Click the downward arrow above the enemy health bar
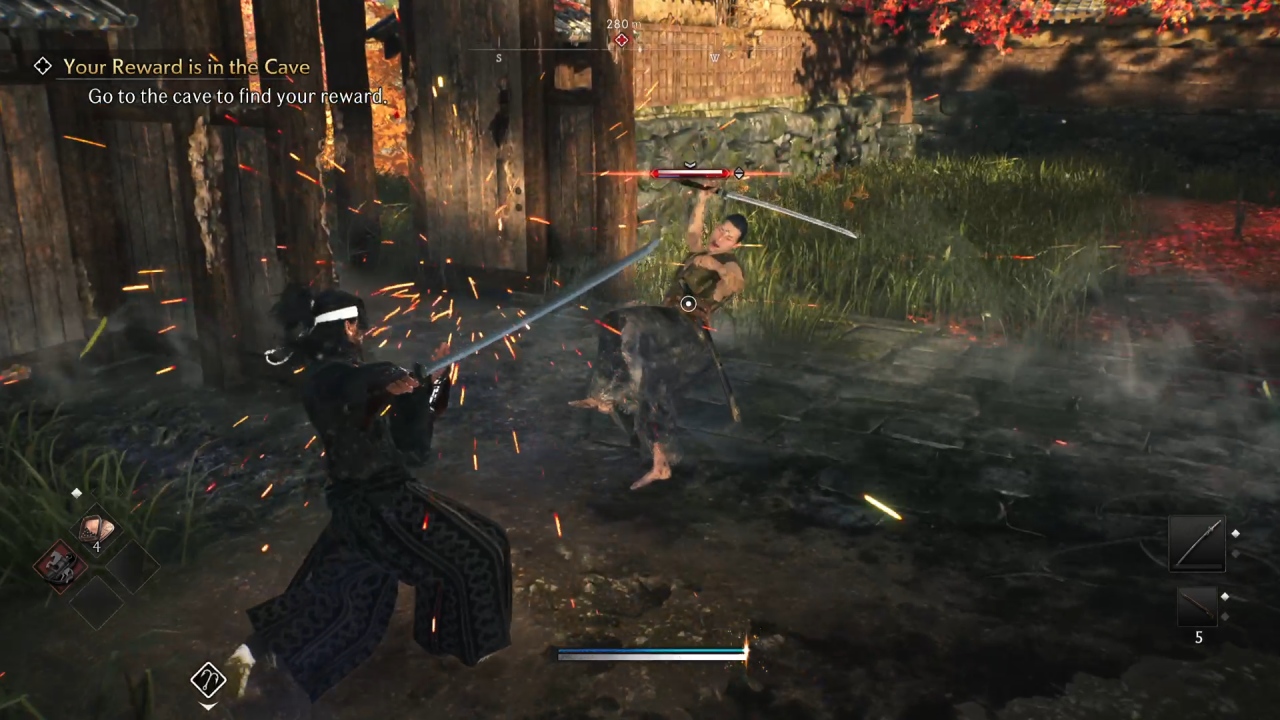1280x720 pixels. click(x=689, y=164)
